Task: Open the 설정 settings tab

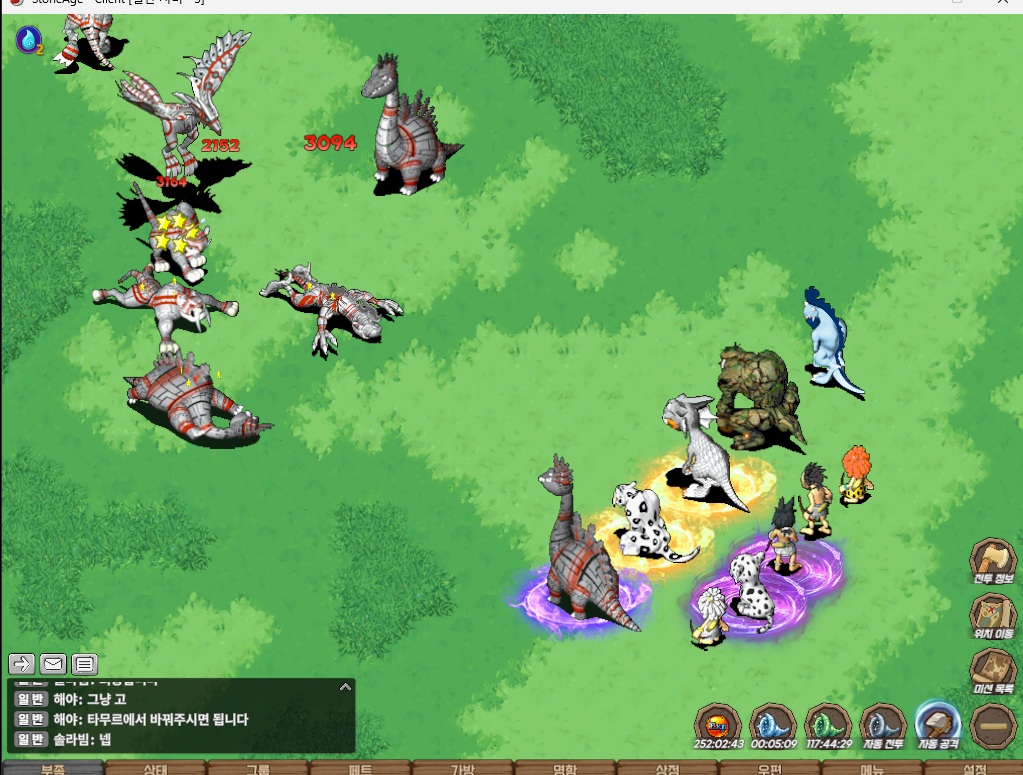Action: (974, 768)
